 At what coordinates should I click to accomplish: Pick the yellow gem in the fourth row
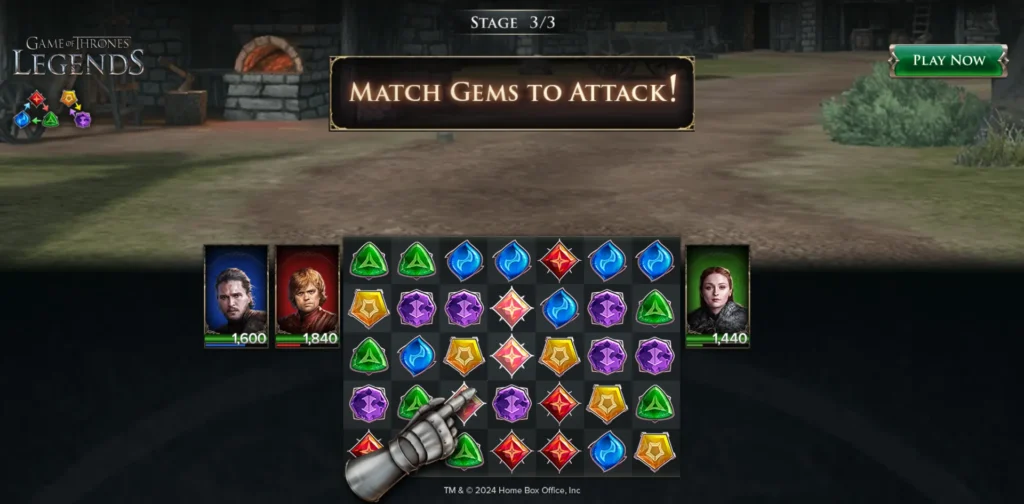point(607,403)
